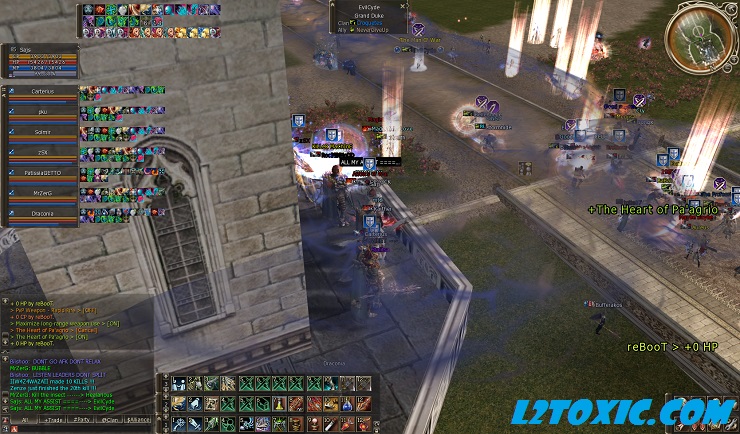Close the EvilCyde target window

[404, 5]
